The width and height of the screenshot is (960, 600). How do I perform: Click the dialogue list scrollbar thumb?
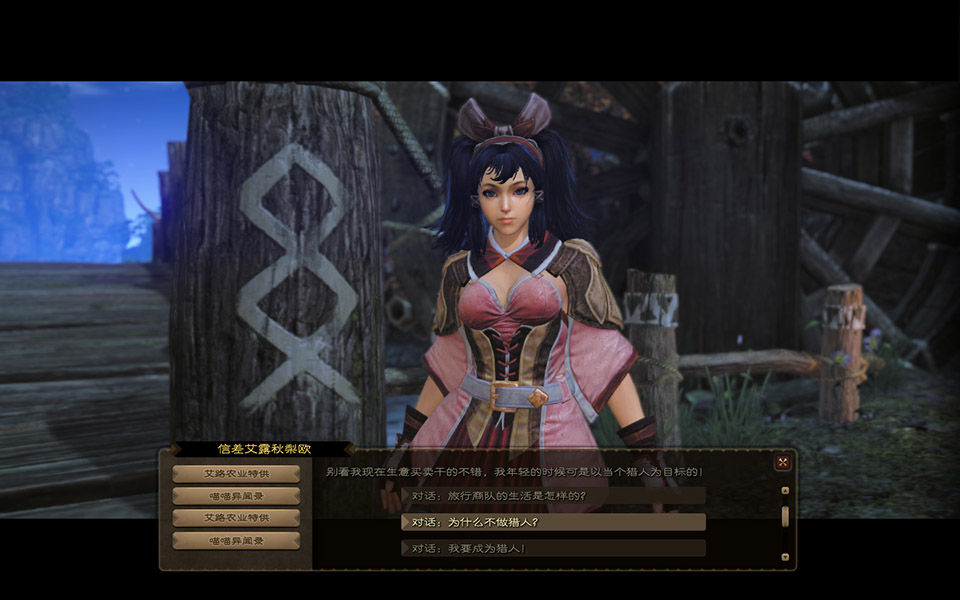click(785, 516)
